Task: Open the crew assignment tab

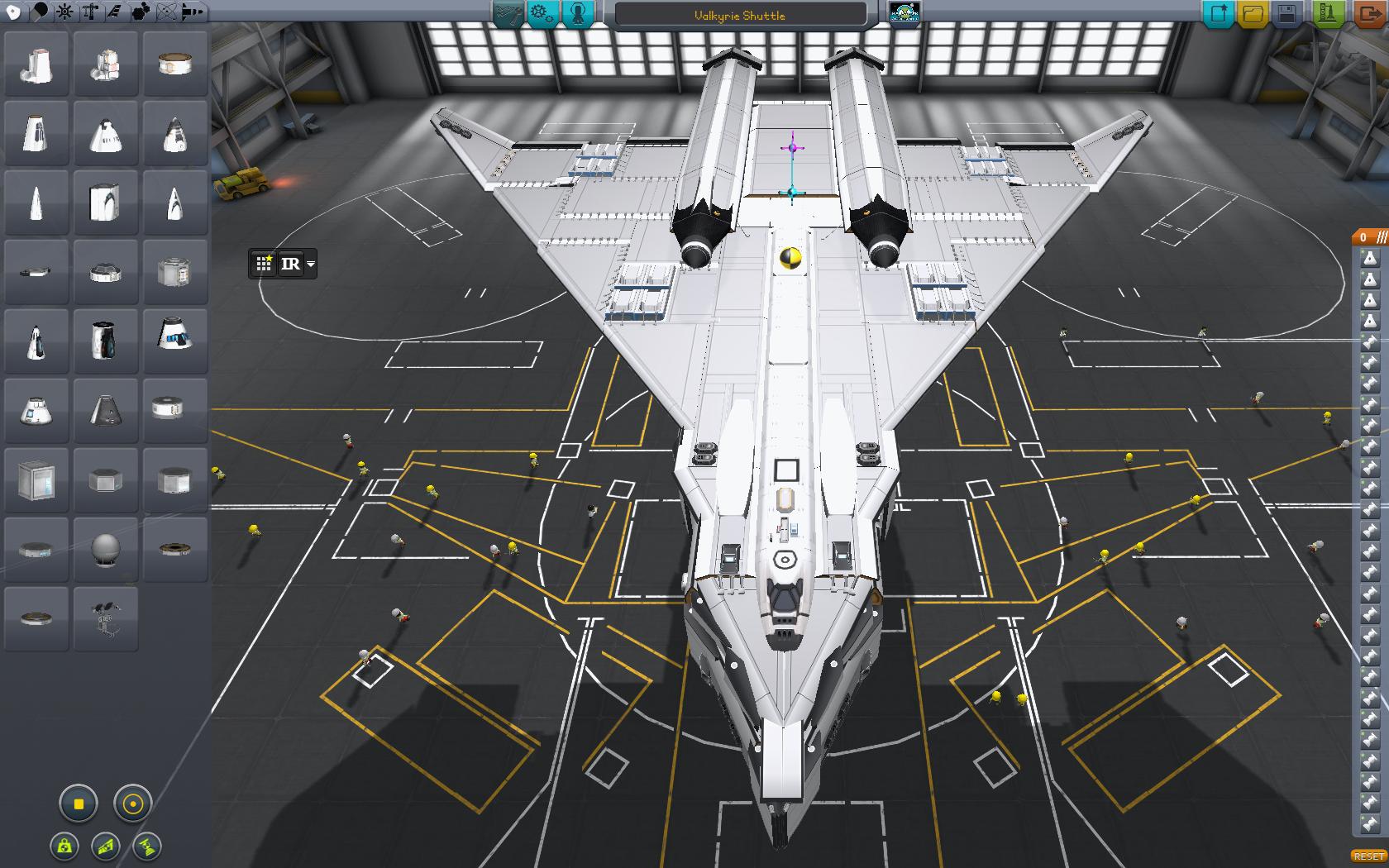Action: point(578,13)
